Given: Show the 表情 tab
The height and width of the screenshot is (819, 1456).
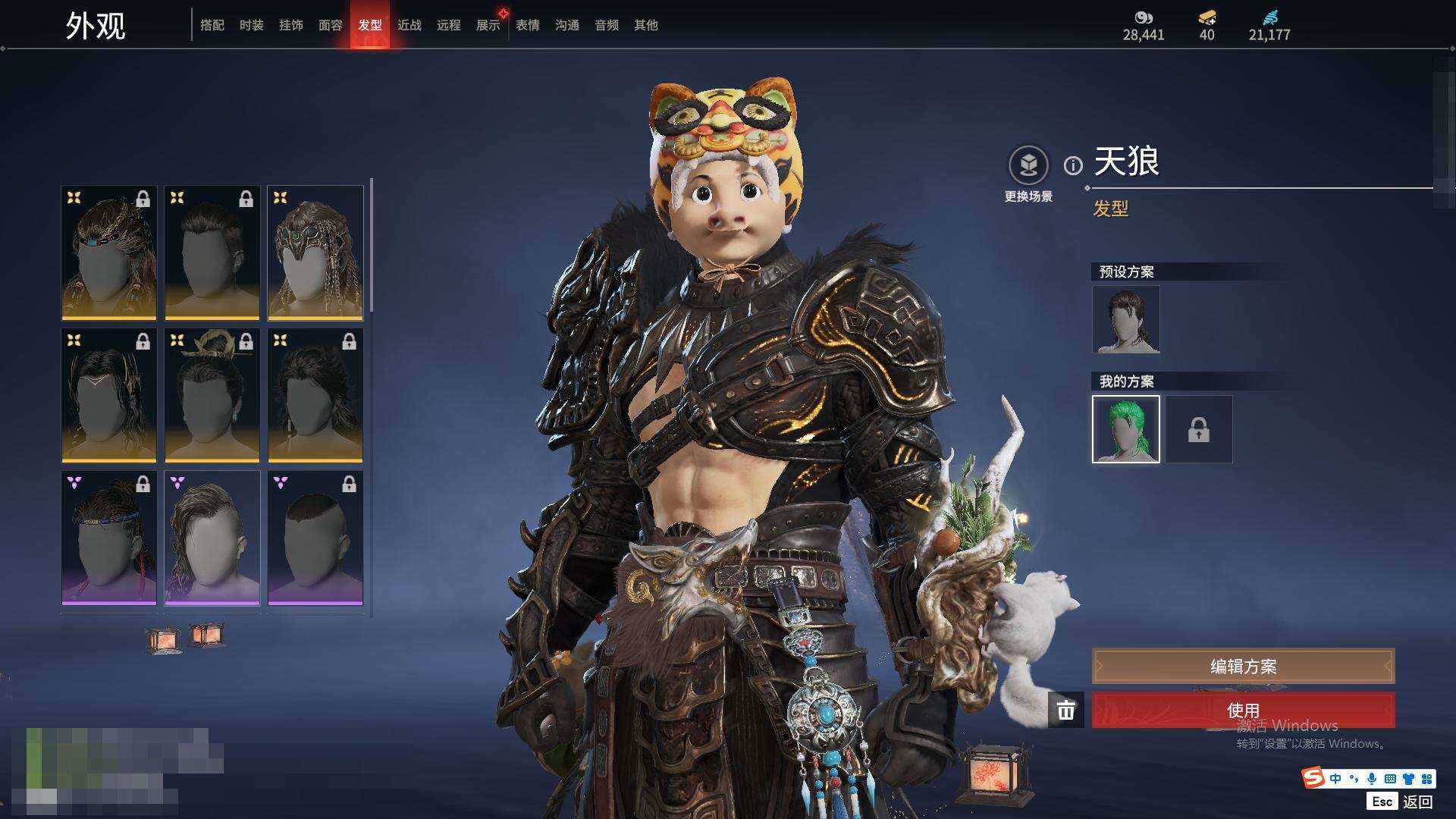Looking at the screenshot, I should coord(528,25).
